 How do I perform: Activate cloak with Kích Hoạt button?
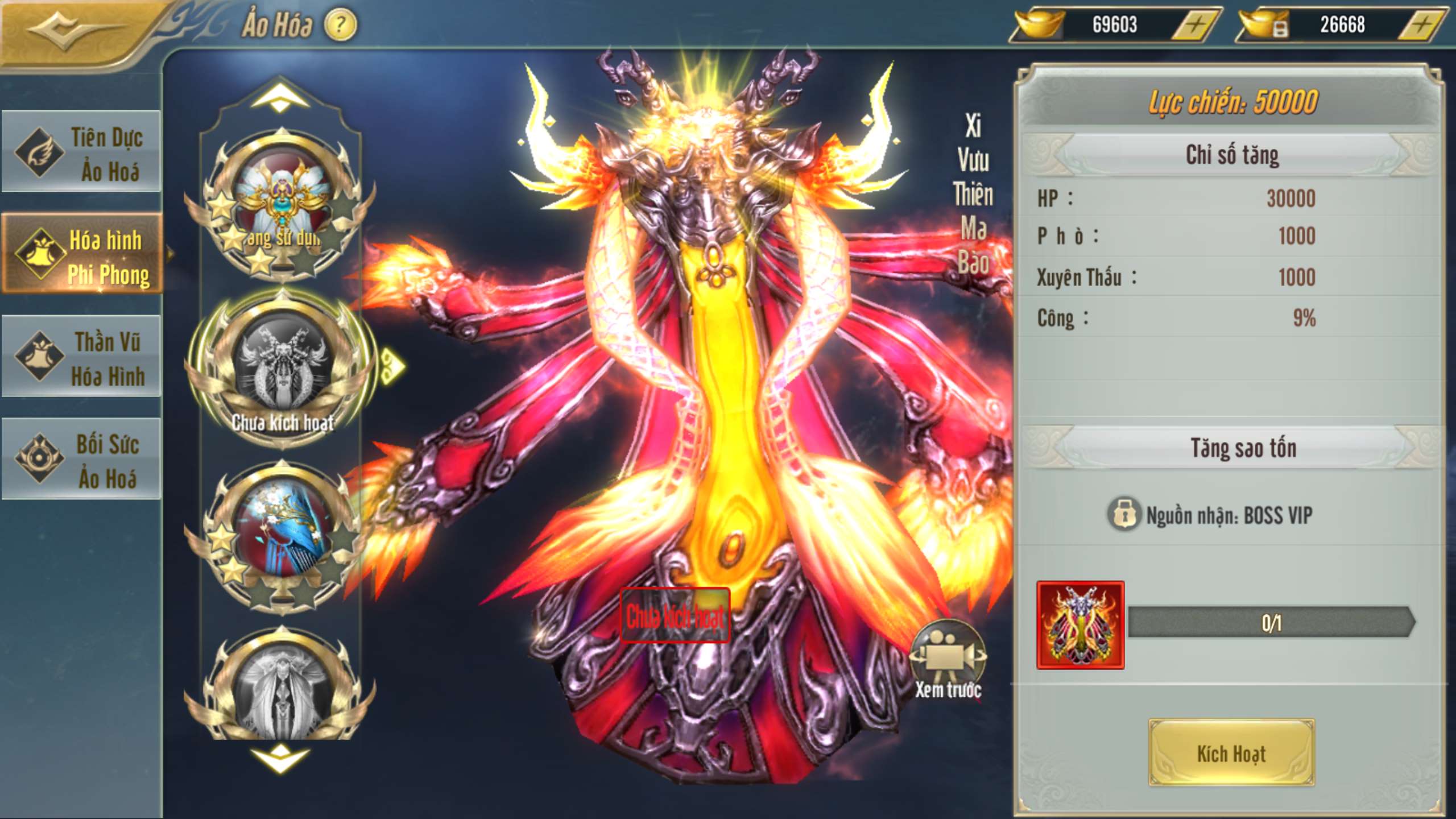[x=1231, y=753]
